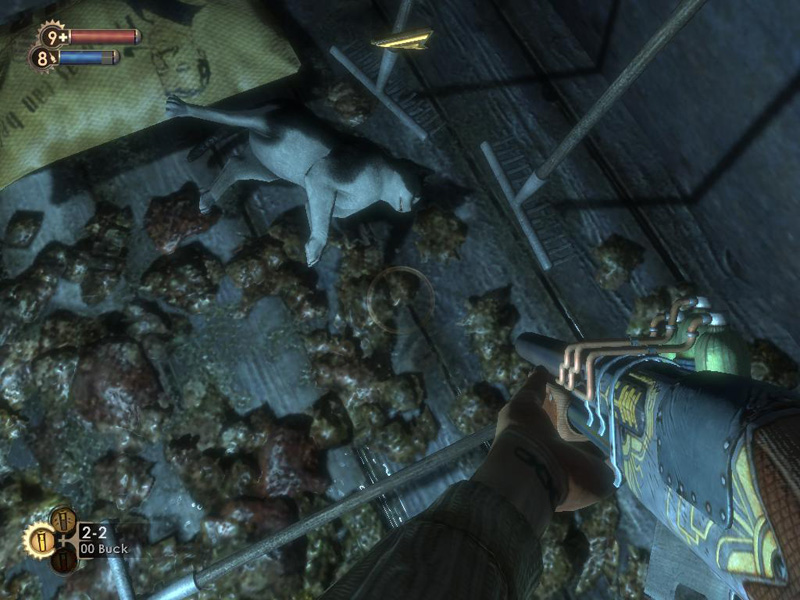Choose the dimmed lower shotgun ammo type
The height and width of the screenshot is (600, 800).
(x=64, y=561)
